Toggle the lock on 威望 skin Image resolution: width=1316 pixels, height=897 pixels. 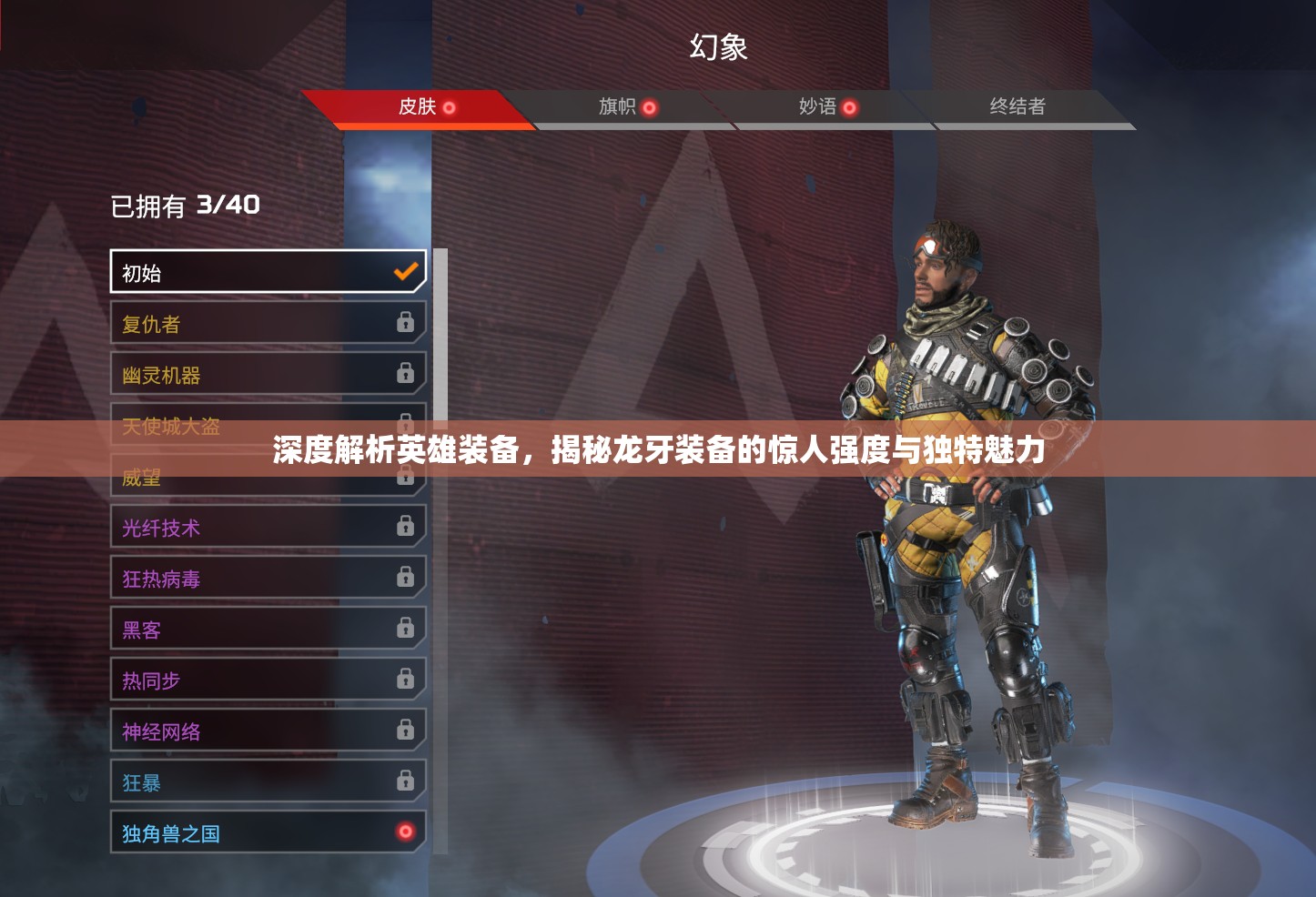click(403, 475)
